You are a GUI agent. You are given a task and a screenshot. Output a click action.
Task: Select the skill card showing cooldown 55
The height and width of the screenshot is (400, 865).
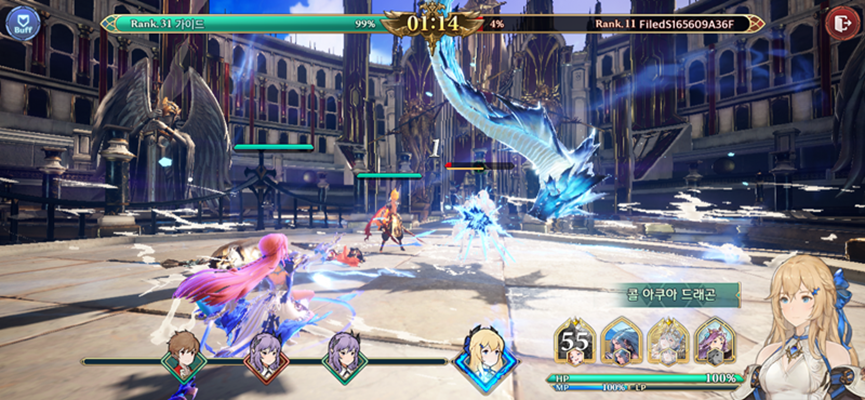point(576,343)
